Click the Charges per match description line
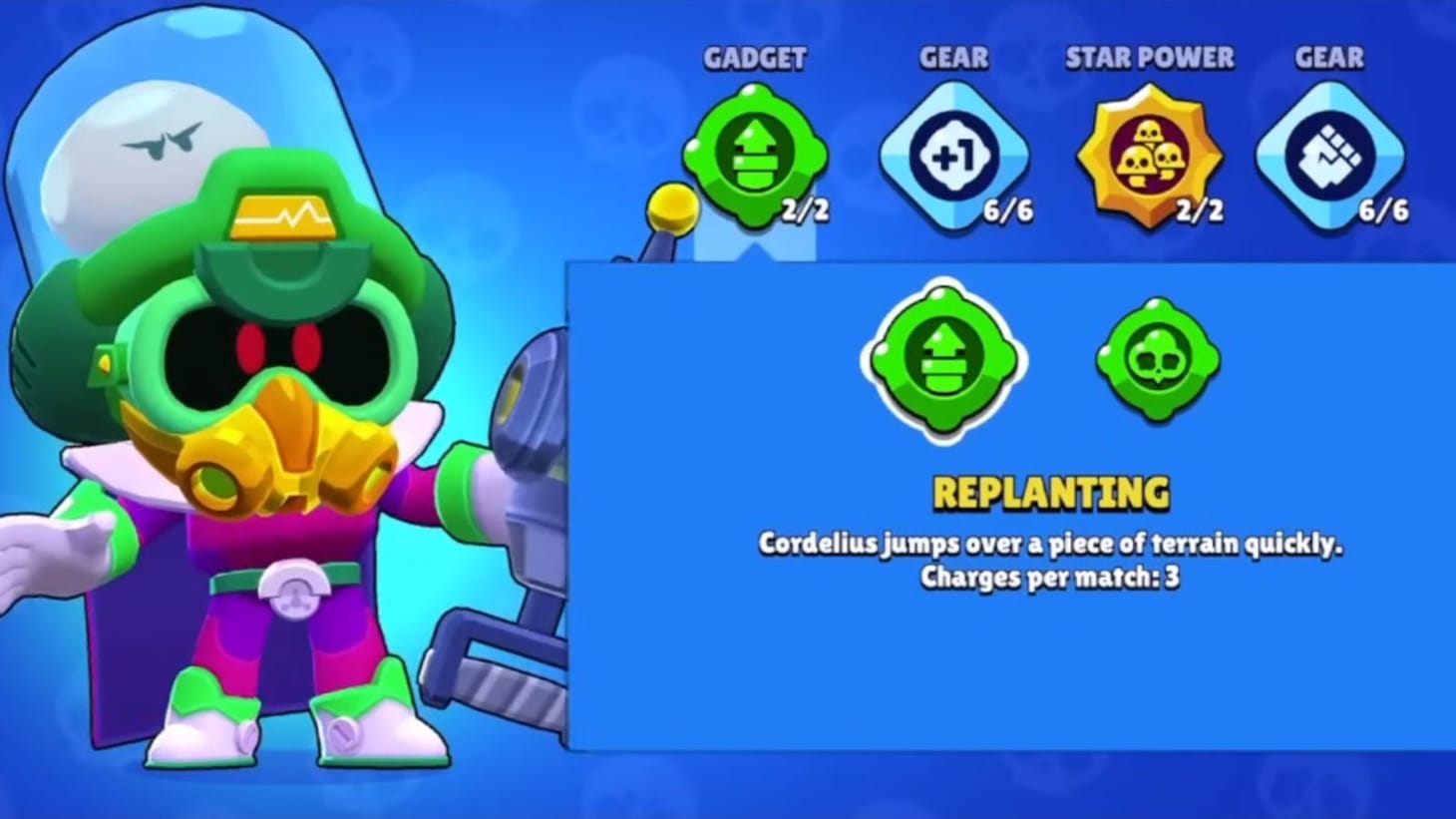Viewport: 1456px width, 819px height. coord(1049,576)
